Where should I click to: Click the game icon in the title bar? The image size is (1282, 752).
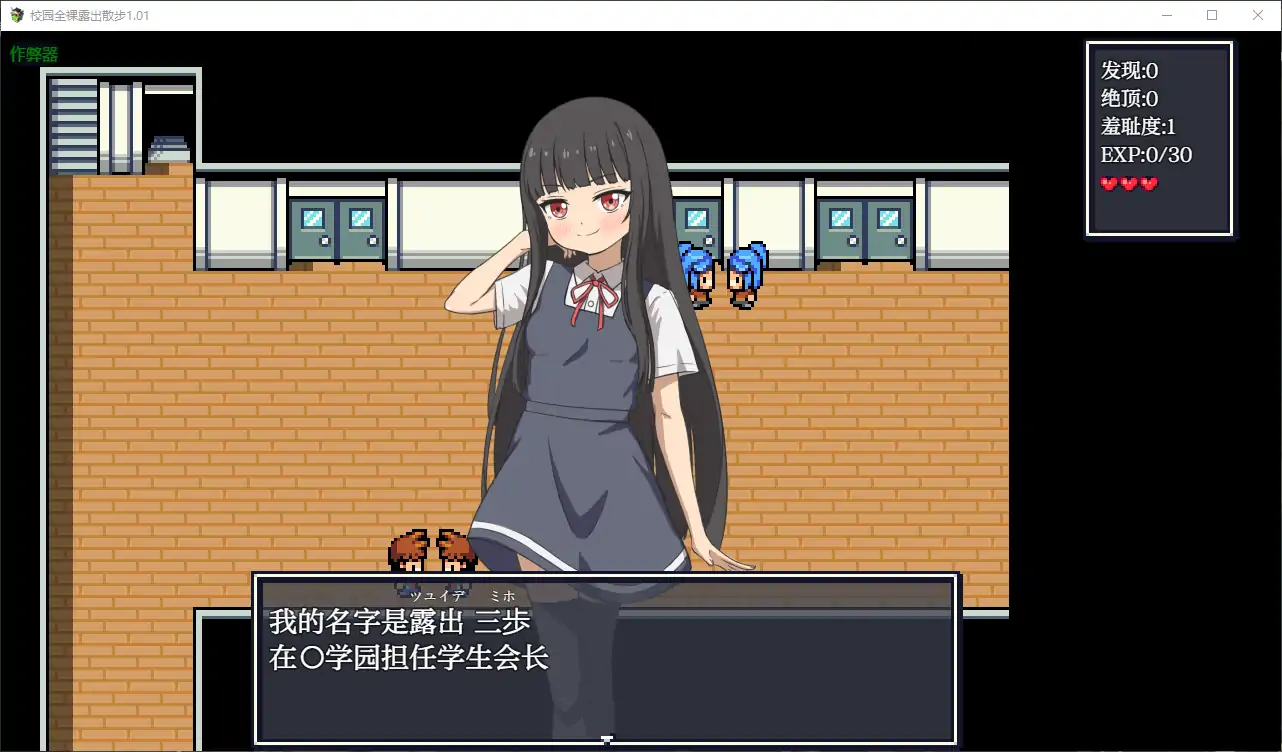(x=16, y=15)
